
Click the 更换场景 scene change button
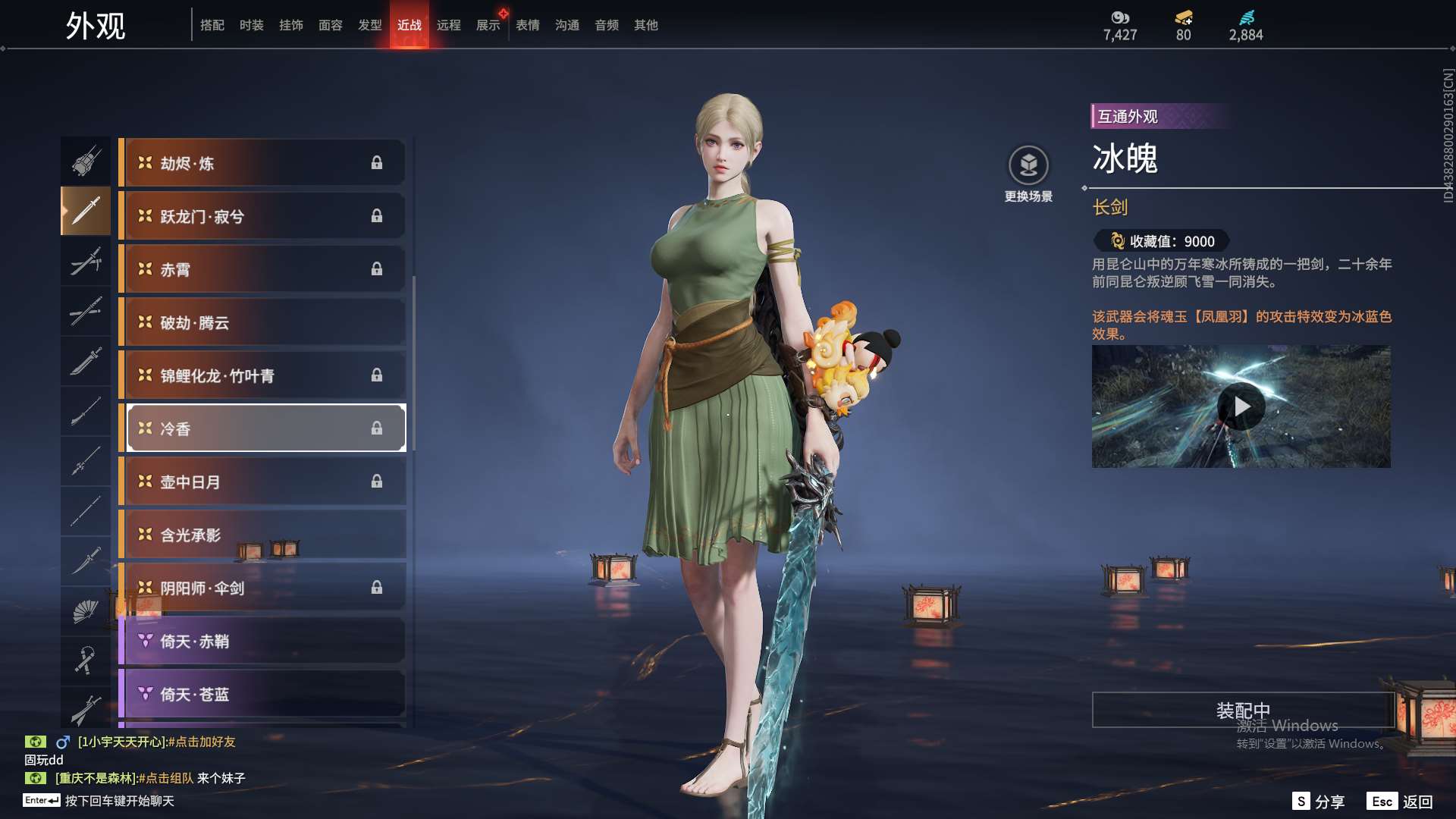click(x=1028, y=174)
